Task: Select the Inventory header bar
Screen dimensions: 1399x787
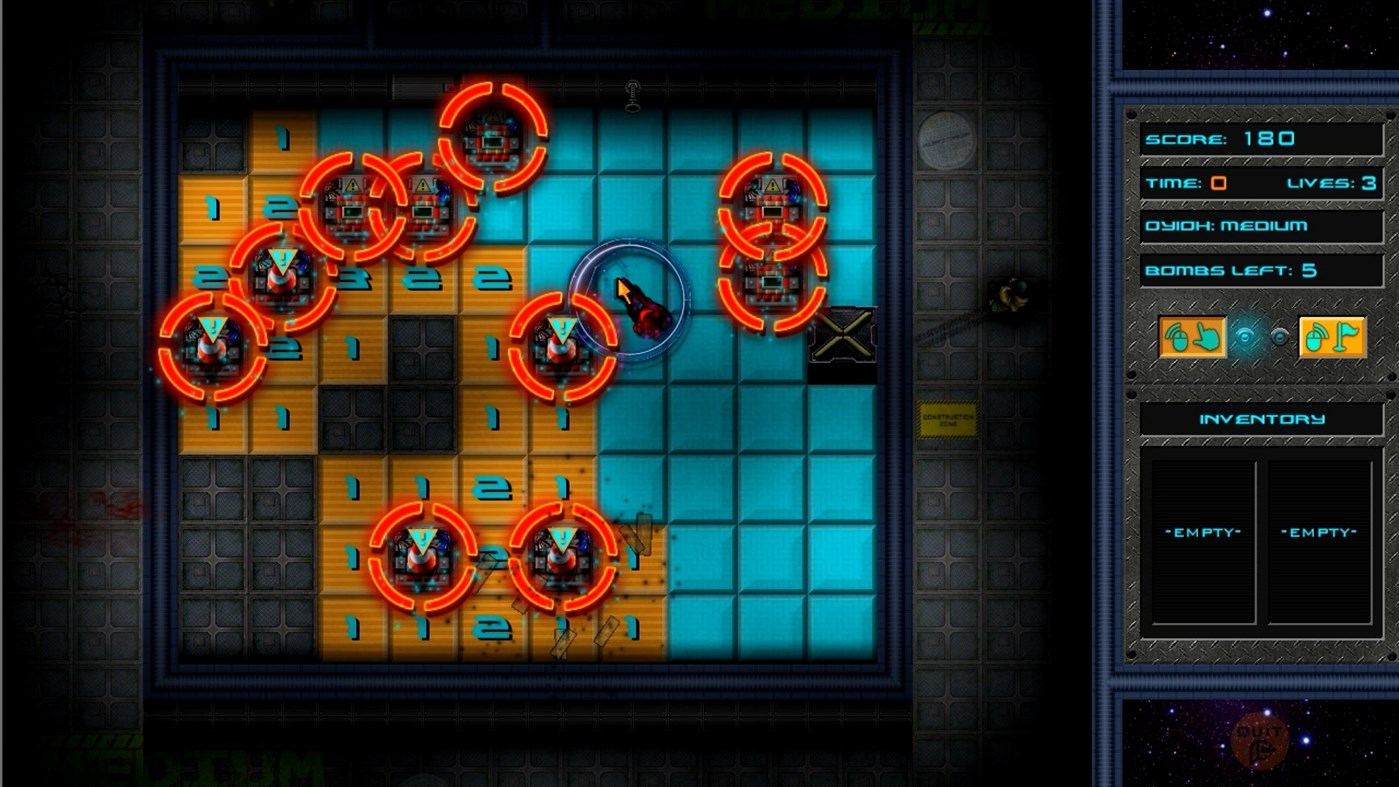Action: coord(1260,419)
